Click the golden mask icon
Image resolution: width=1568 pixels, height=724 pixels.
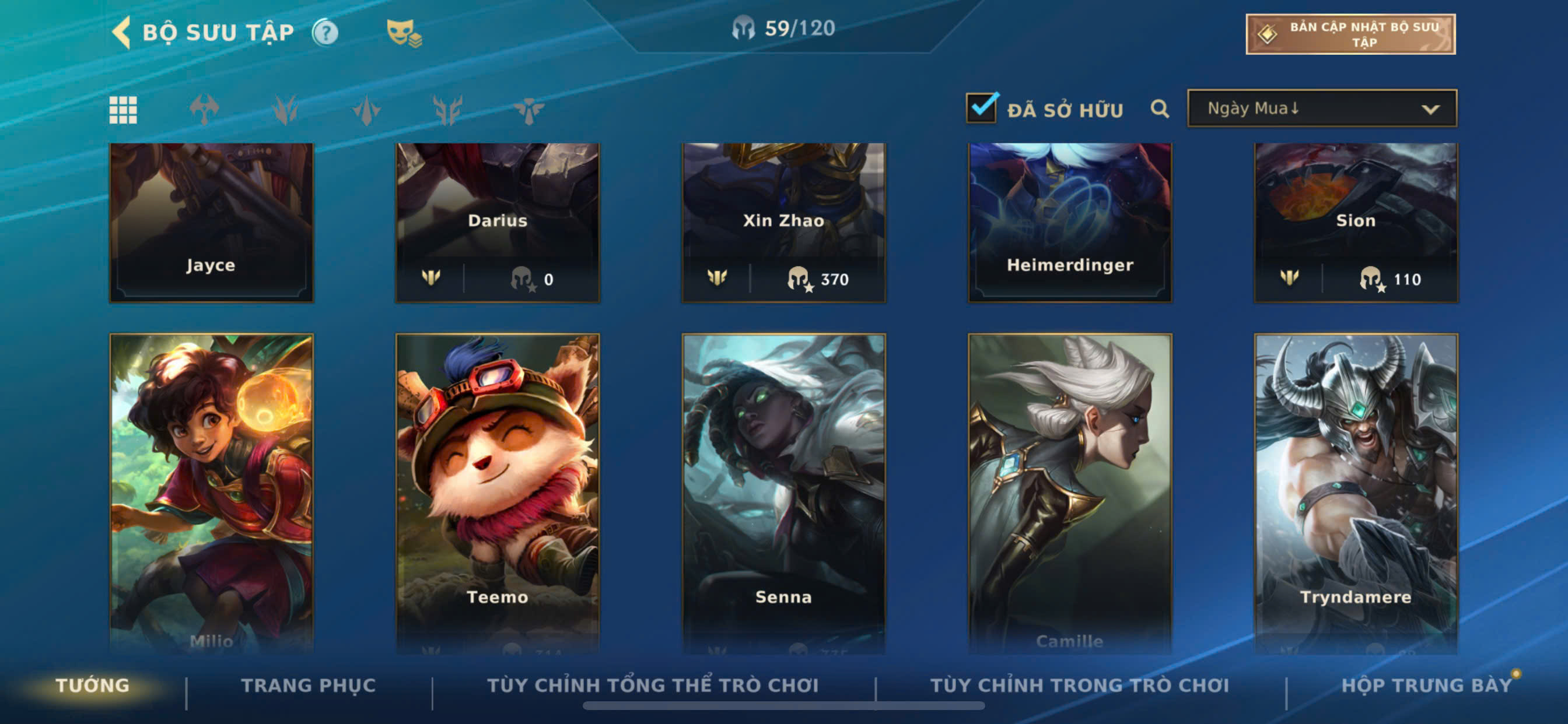coord(404,32)
